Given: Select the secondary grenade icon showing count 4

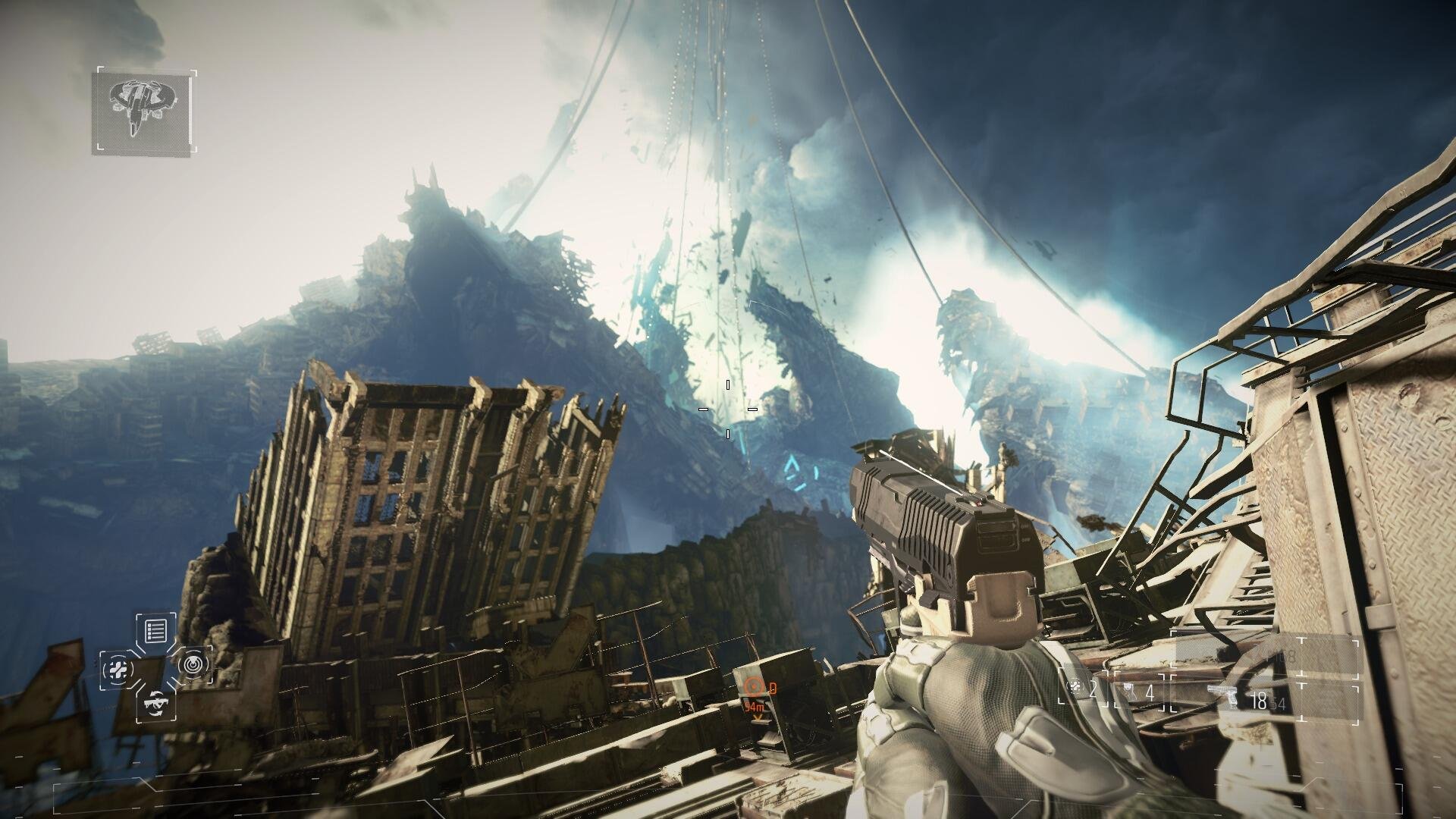Looking at the screenshot, I should pyautogui.click(x=1128, y=692).
